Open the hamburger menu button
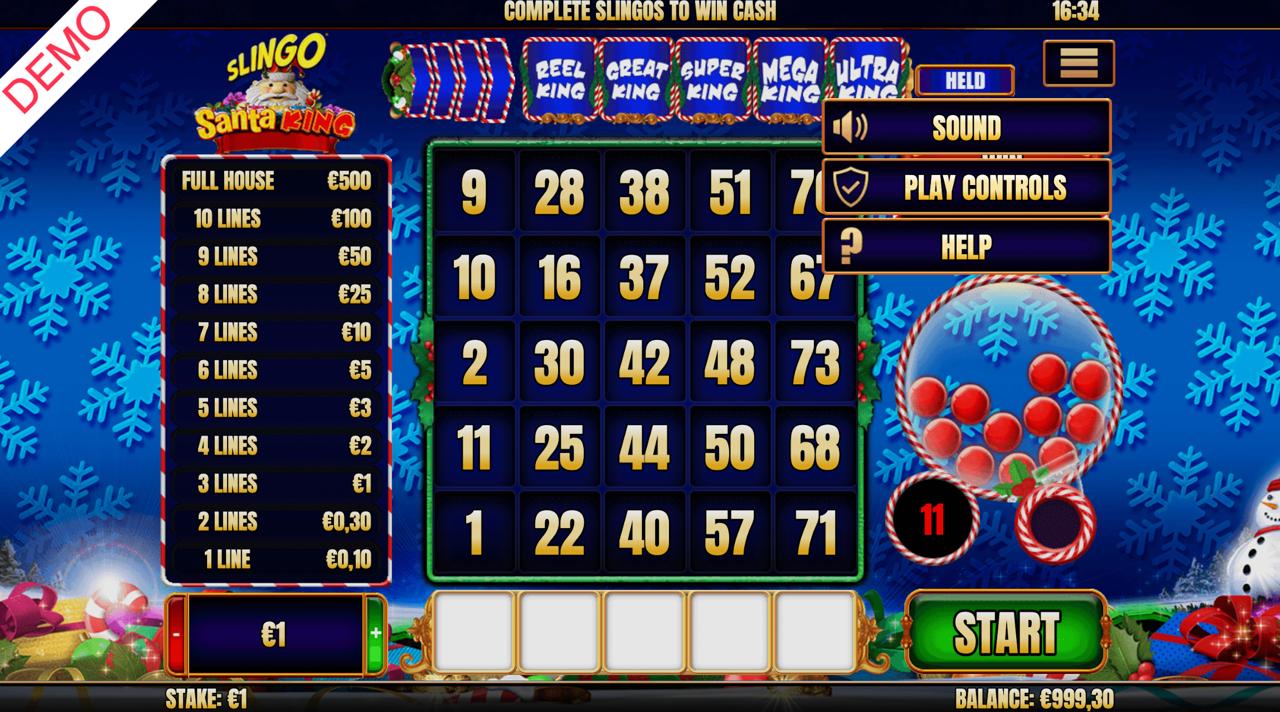The image size is (1280, 712). click(1078, 63)
